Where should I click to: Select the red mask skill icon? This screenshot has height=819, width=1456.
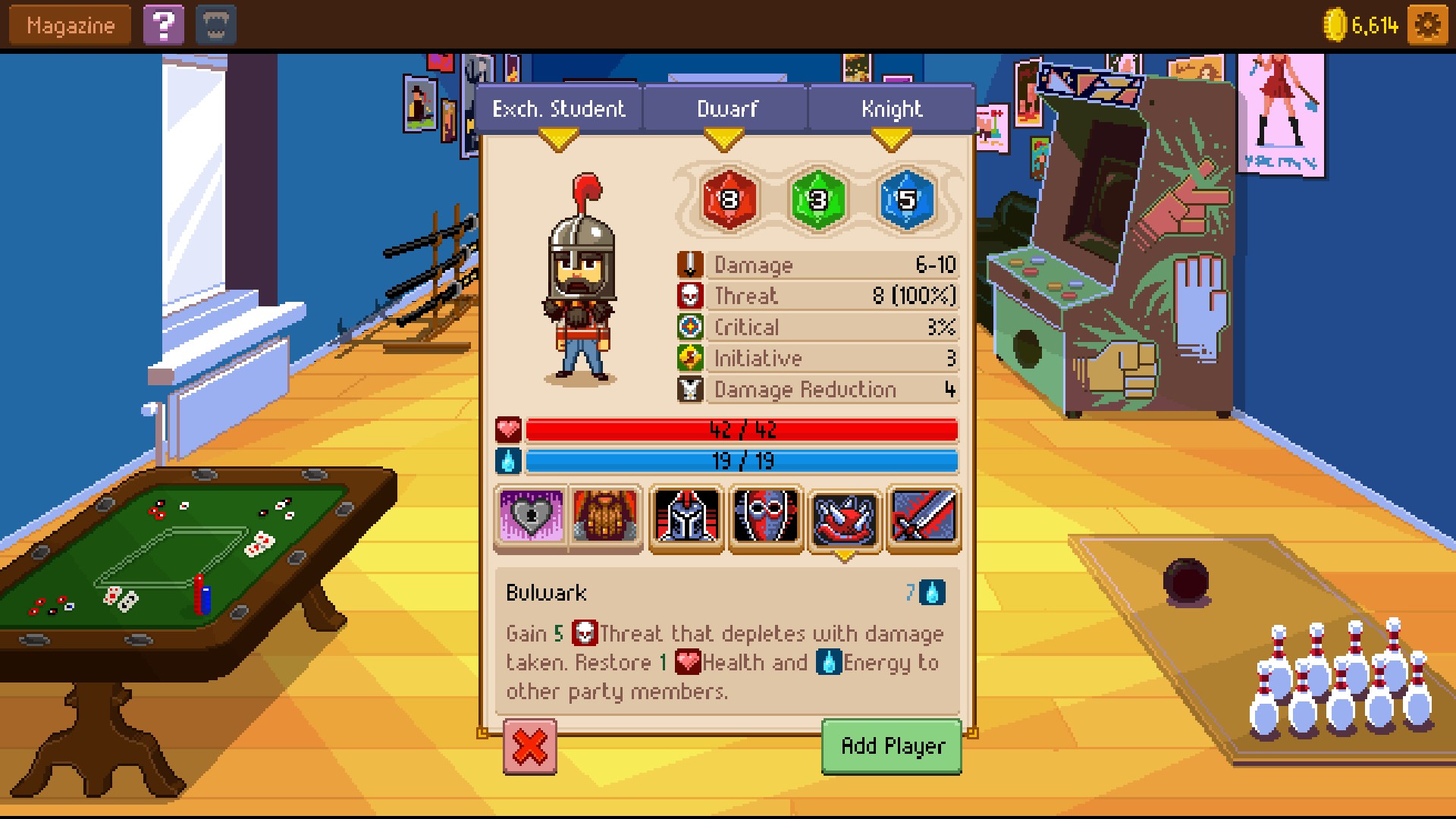tap(766, 517)
